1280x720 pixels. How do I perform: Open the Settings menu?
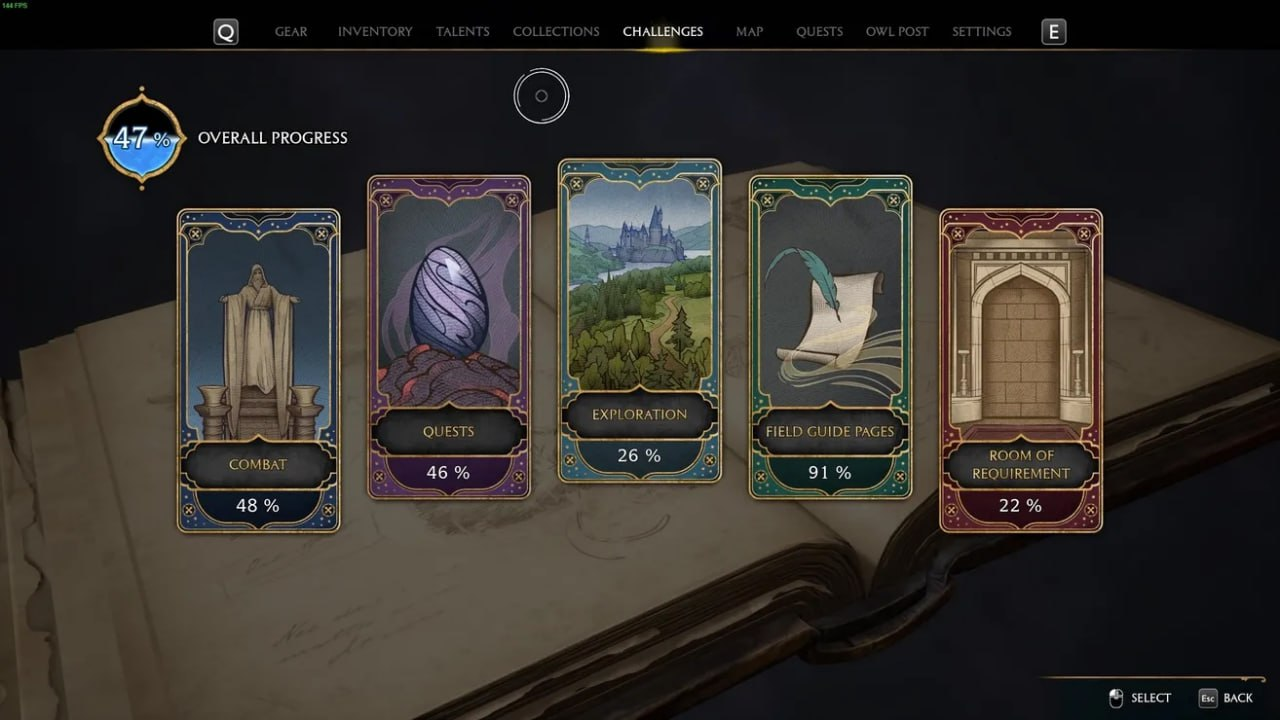coord(981,31)
